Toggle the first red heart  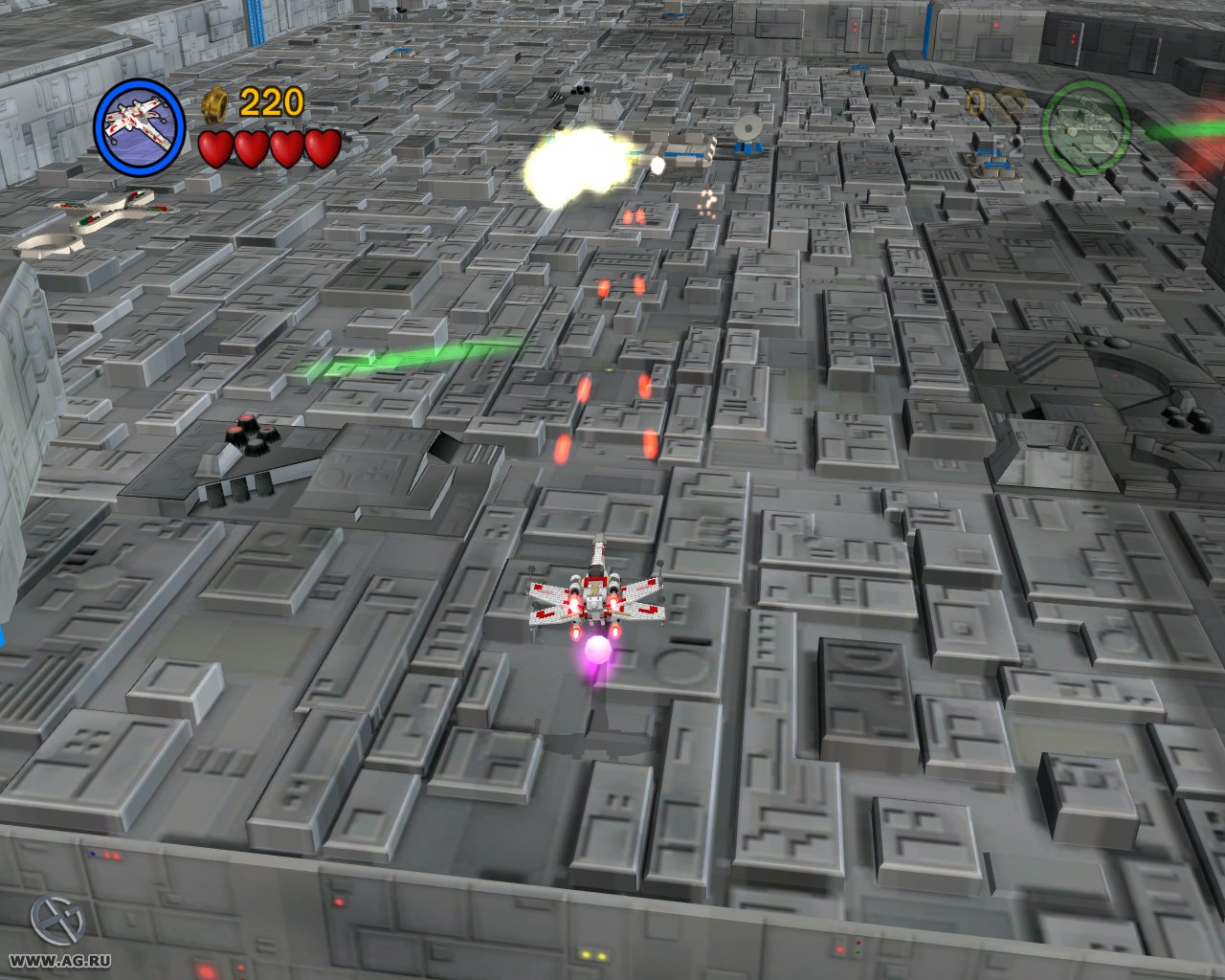pyautogui.click(x=214, y=150)
